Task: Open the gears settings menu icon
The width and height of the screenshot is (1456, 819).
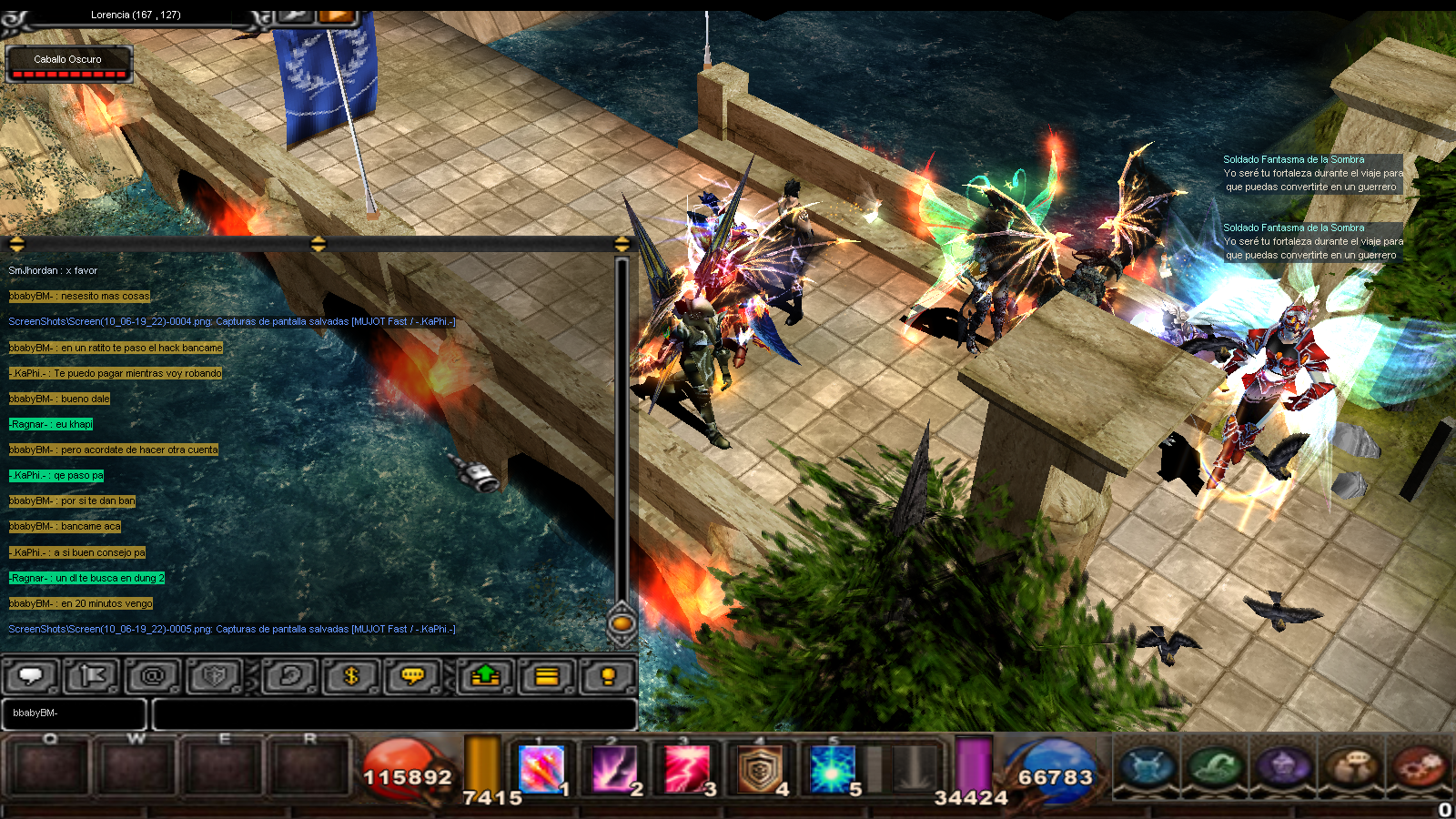Action: pyautogui.click(x=1419, y=766)
